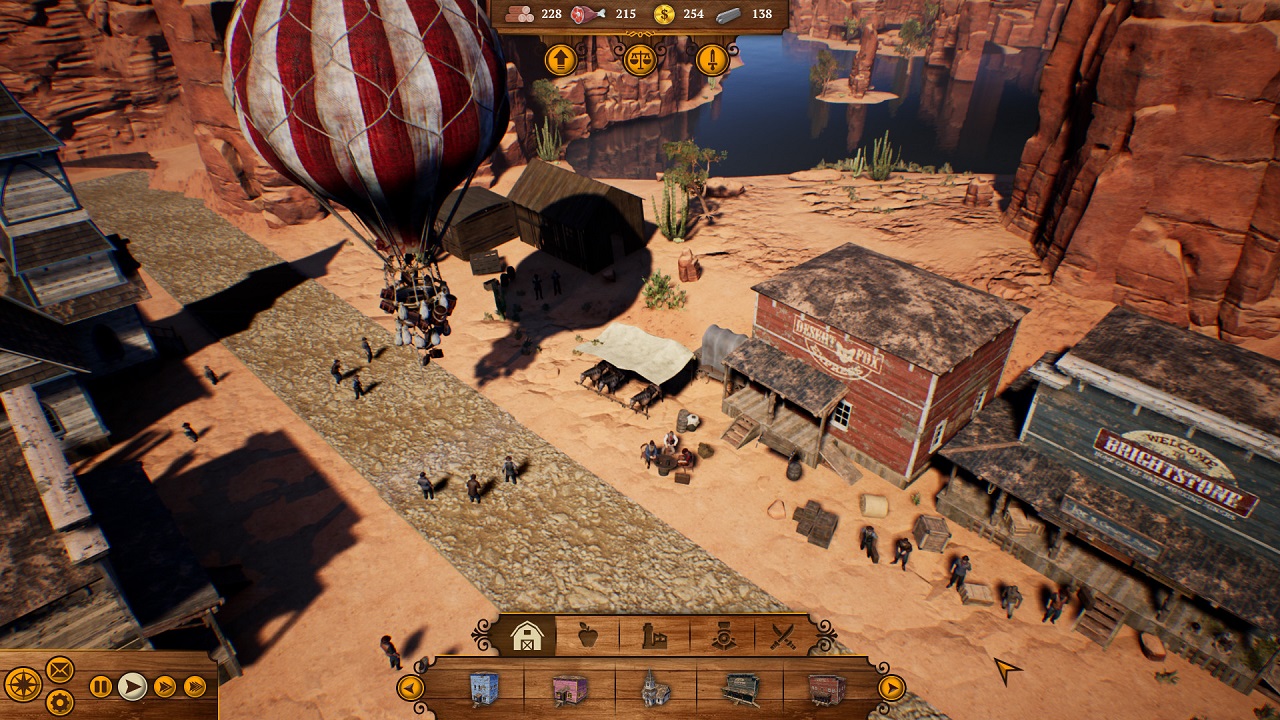Viewport: 1280px width, 720px height.
Task: Open the compass map button
Action: (x=22, y=685)
